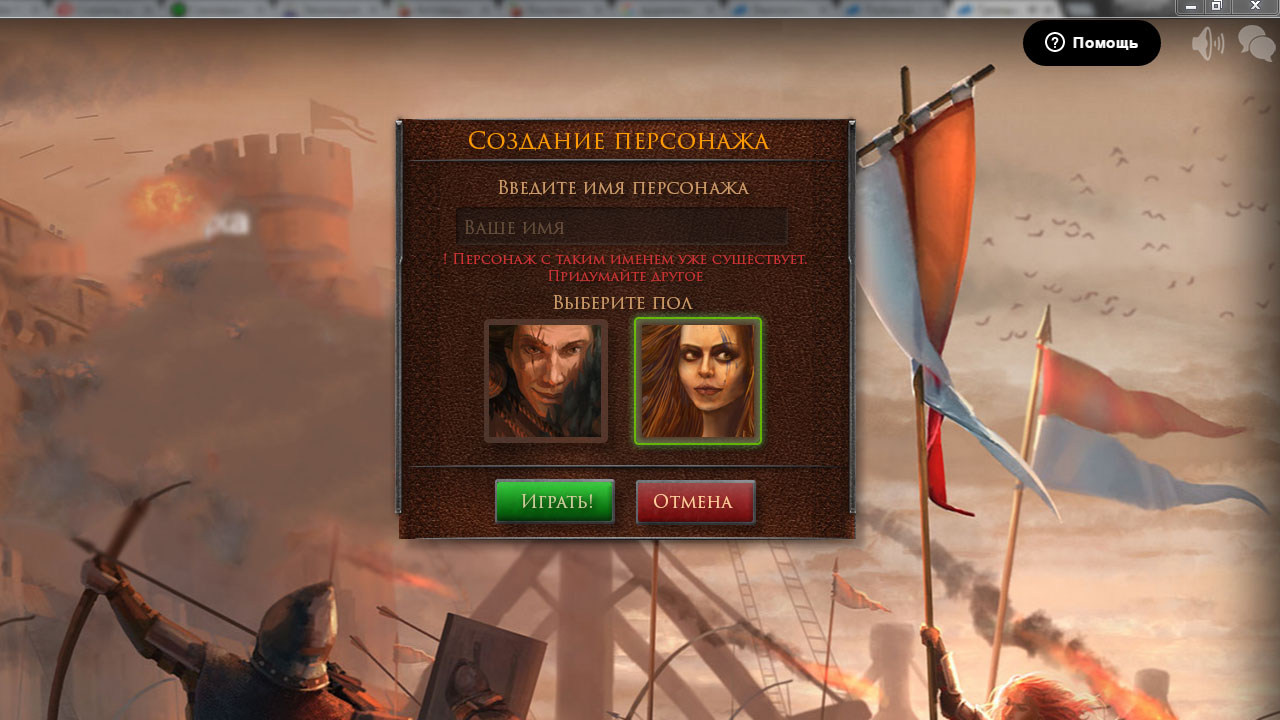1280x720 pixels.
Task: Open the Помощь help button
Action: click(1091, 43)
